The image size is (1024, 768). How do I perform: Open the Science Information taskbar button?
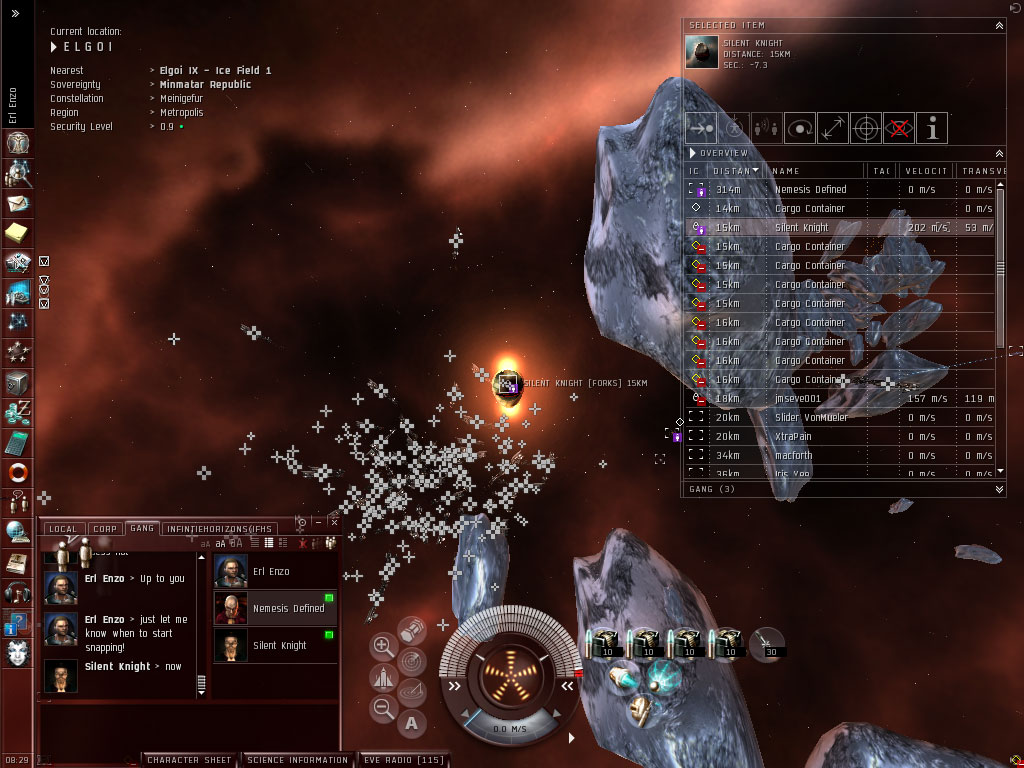pyautogui.click(x=297, y=760)
